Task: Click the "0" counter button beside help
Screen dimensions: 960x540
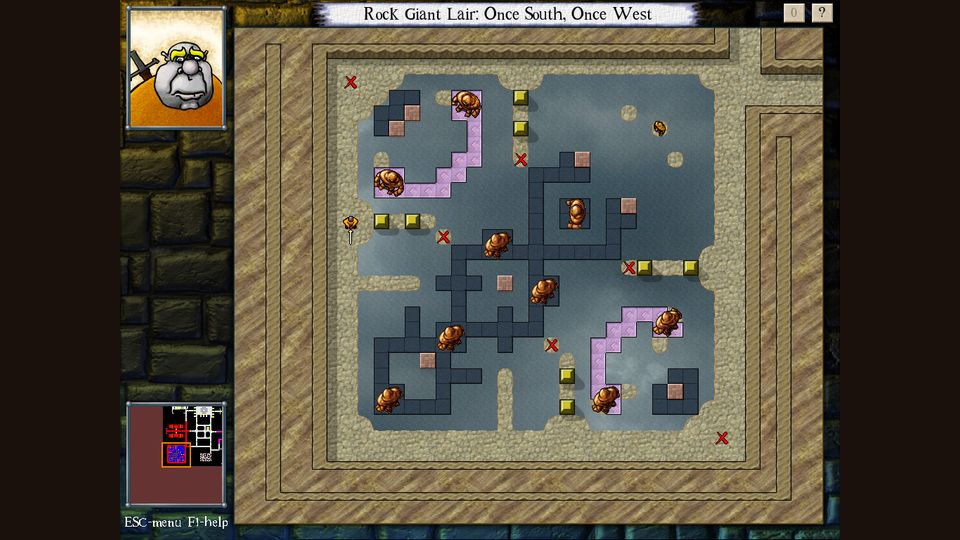Action: click(794, 13)
